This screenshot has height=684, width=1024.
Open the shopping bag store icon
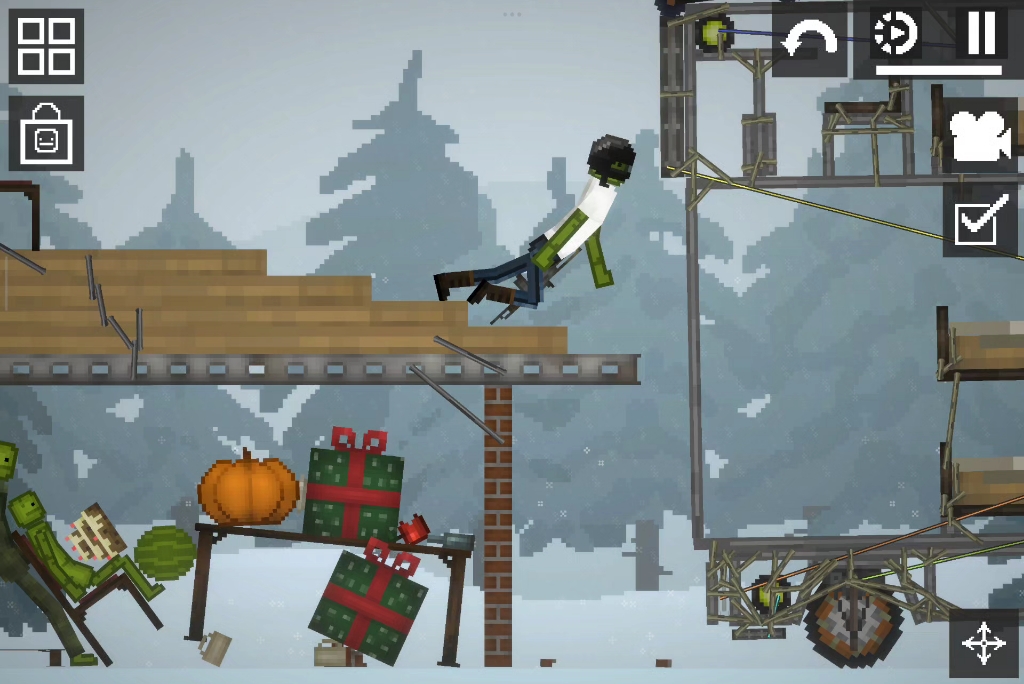click(46, 133)
